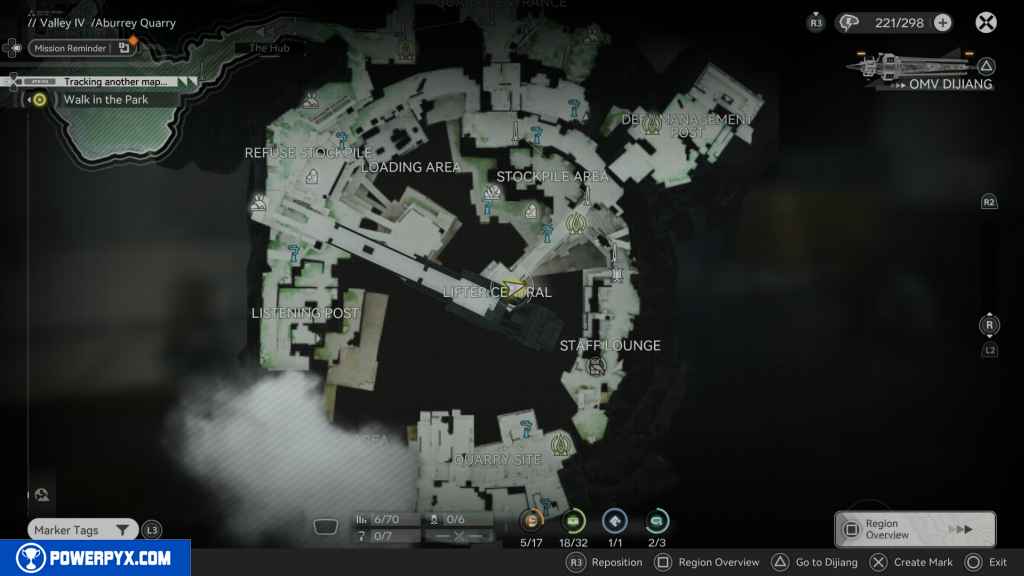Select the tower marker at Quarry Site

pyautogui.click(x=560, y=444)
